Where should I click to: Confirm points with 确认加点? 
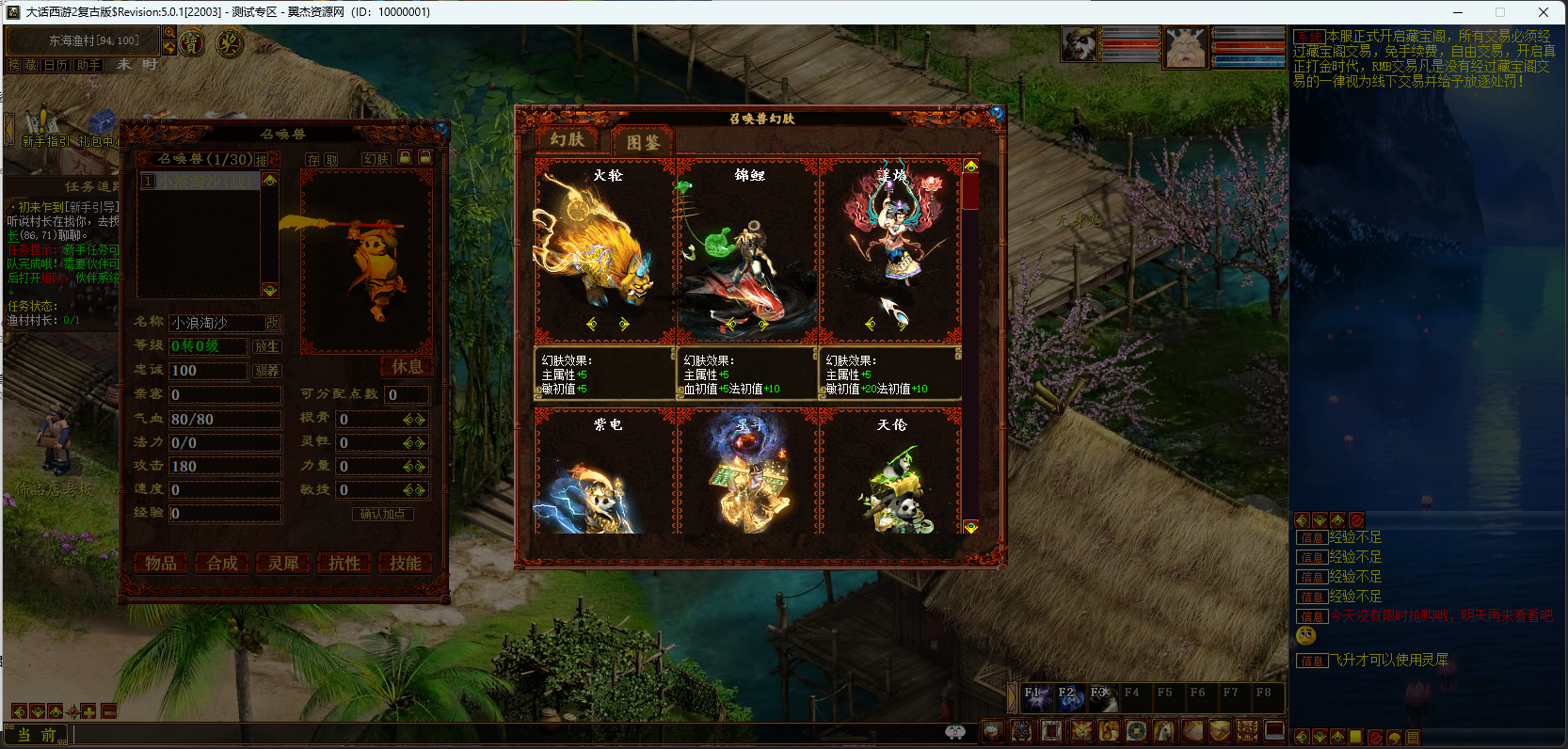tap(382, 514)
